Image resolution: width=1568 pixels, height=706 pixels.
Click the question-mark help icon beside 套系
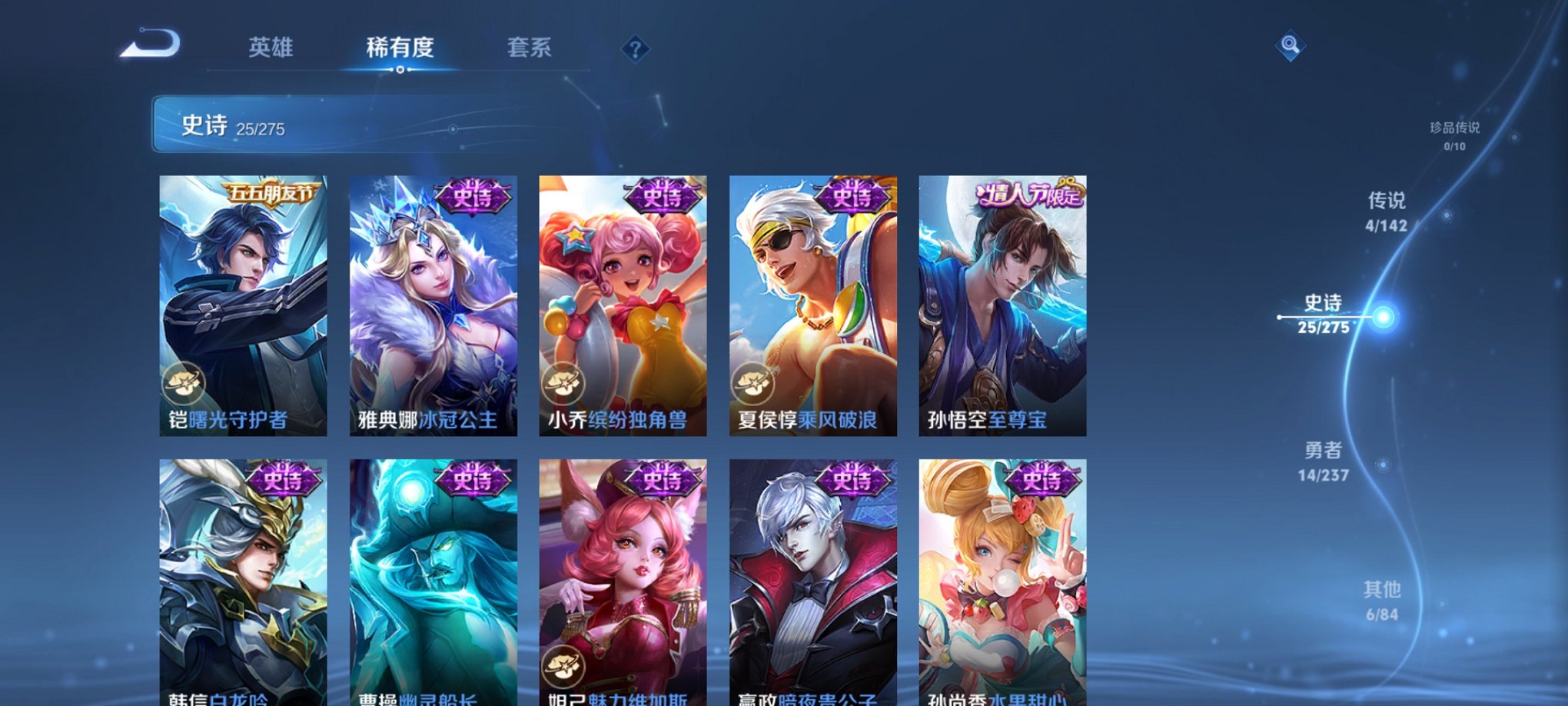tap(635, 49)
